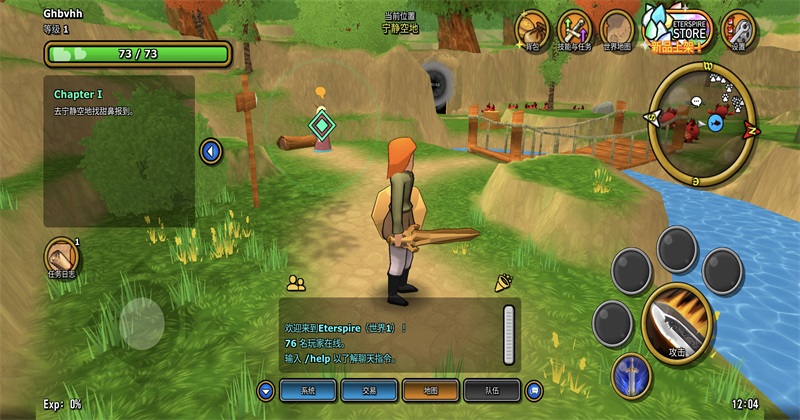Collapse the Chapter I quest panel arrow
The width and height of the screenshot is (800, 420).
coord(210,152)
